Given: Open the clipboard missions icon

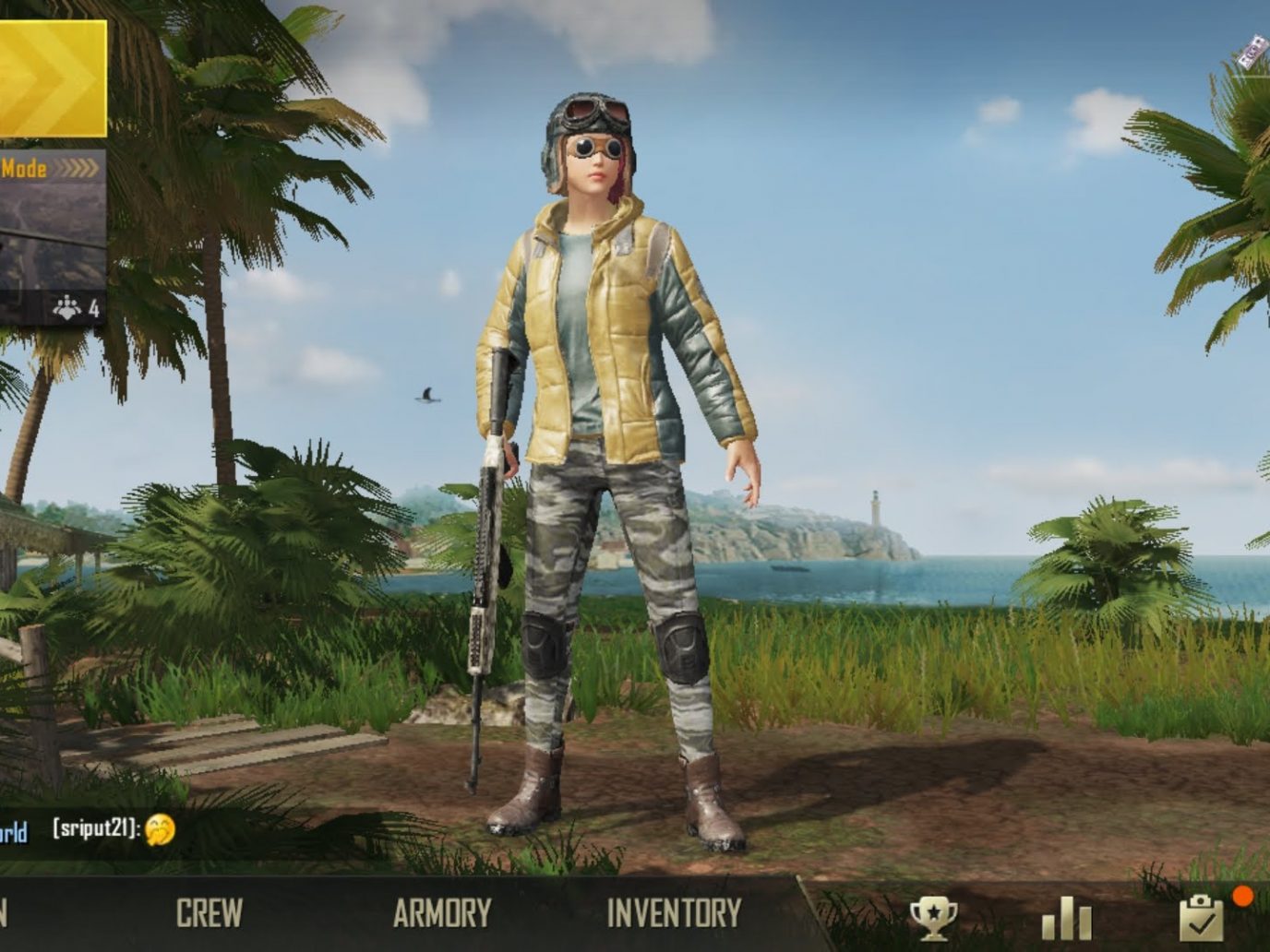Looking at the screenshot, I should (1201, 918).
